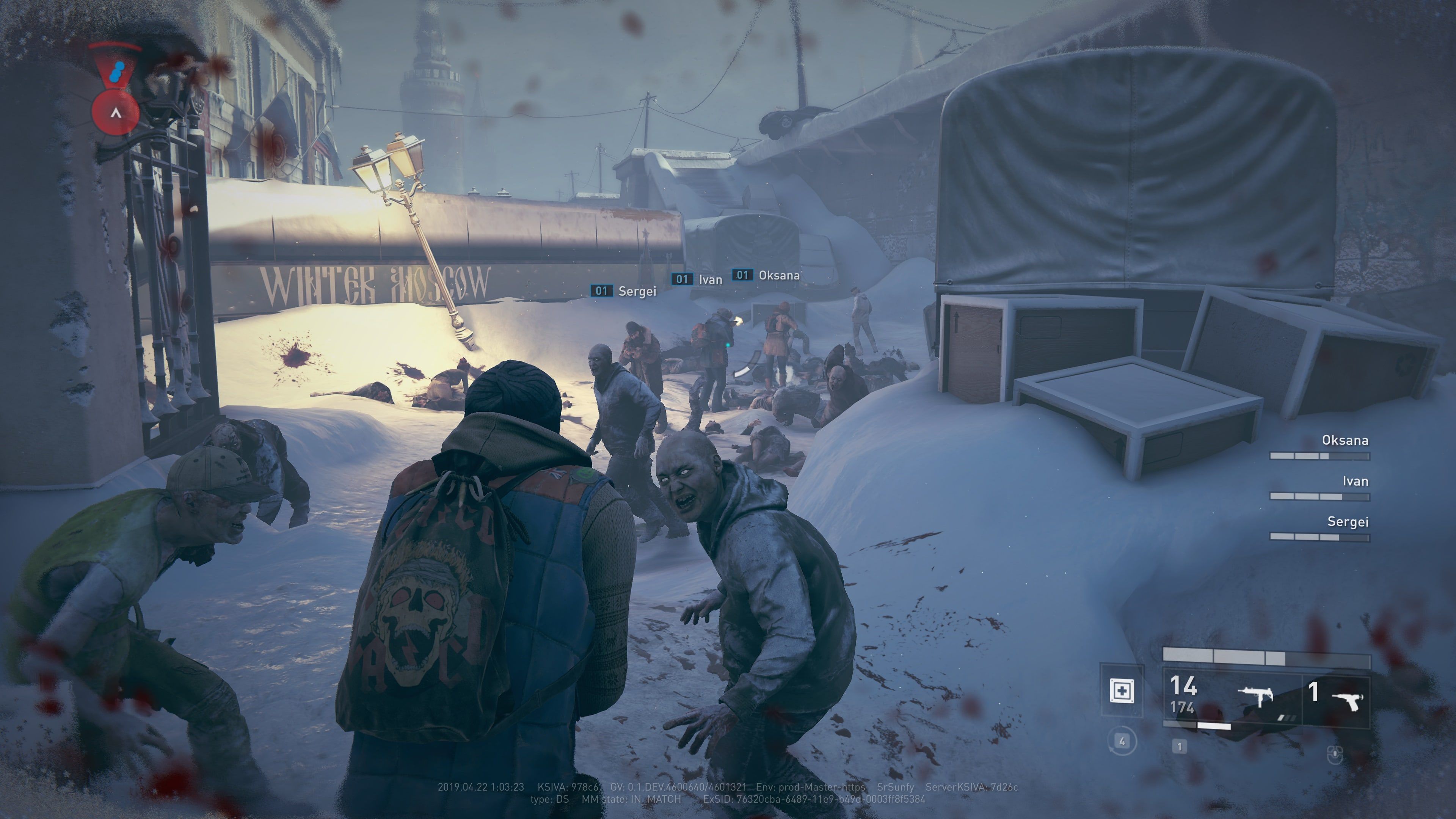Select the medkit slot icon
Image resolution: width=1456 pixels, height=819 pixels.
click(1122, 691)
